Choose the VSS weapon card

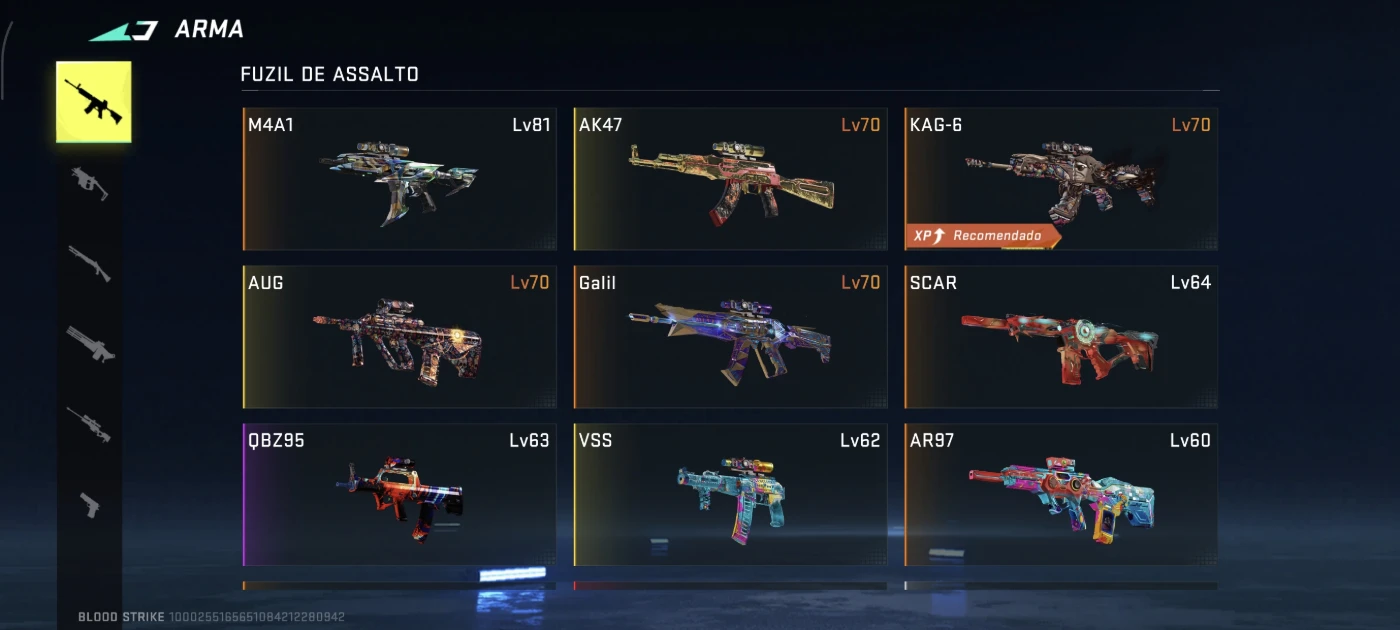click(730, 495)
